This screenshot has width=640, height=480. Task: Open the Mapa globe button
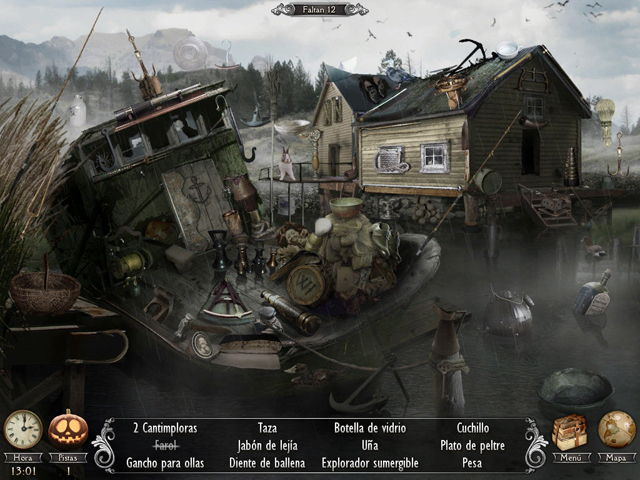click(x=616, y=431)
